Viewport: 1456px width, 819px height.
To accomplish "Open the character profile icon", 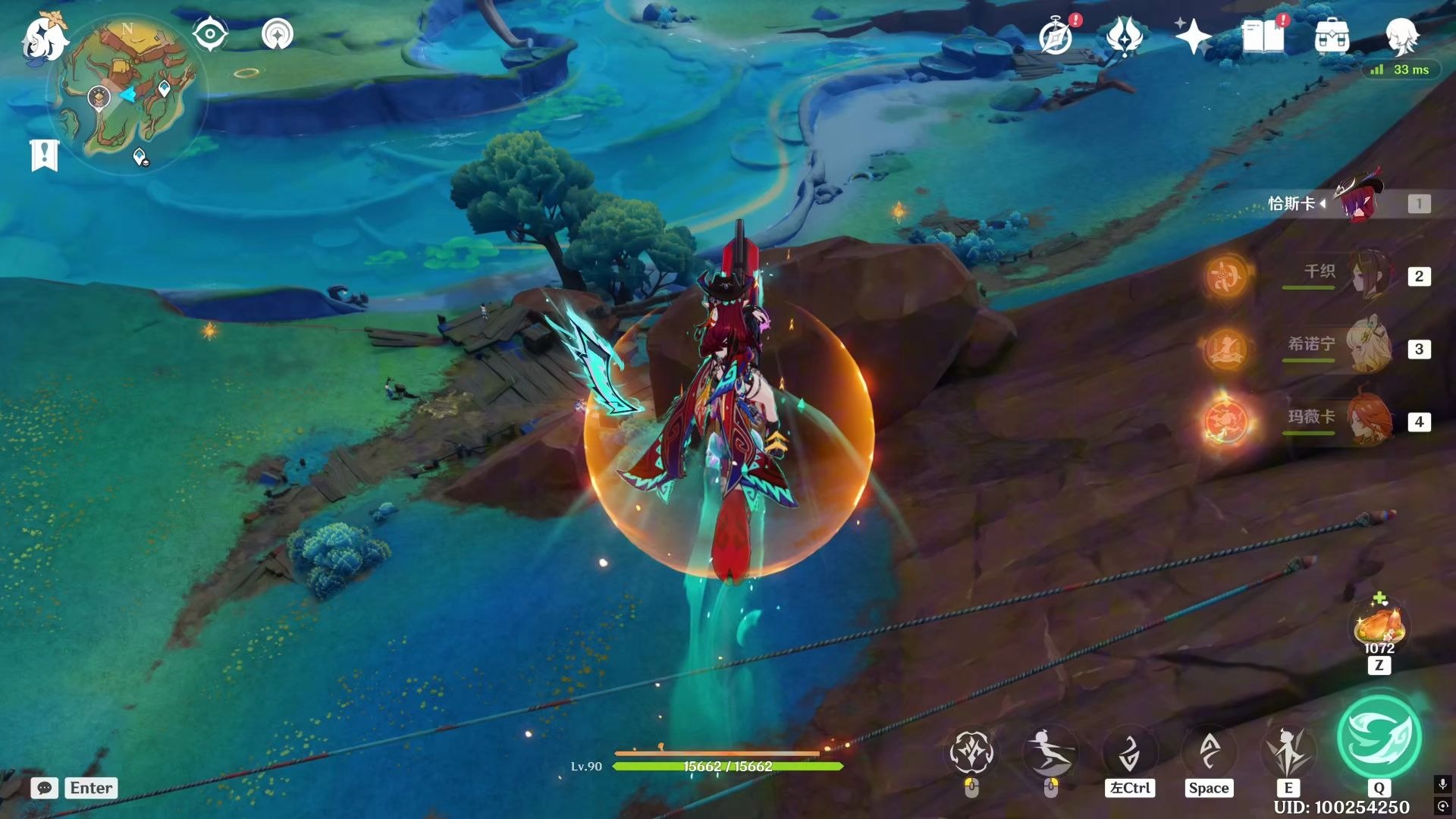I will point(1401,36).
